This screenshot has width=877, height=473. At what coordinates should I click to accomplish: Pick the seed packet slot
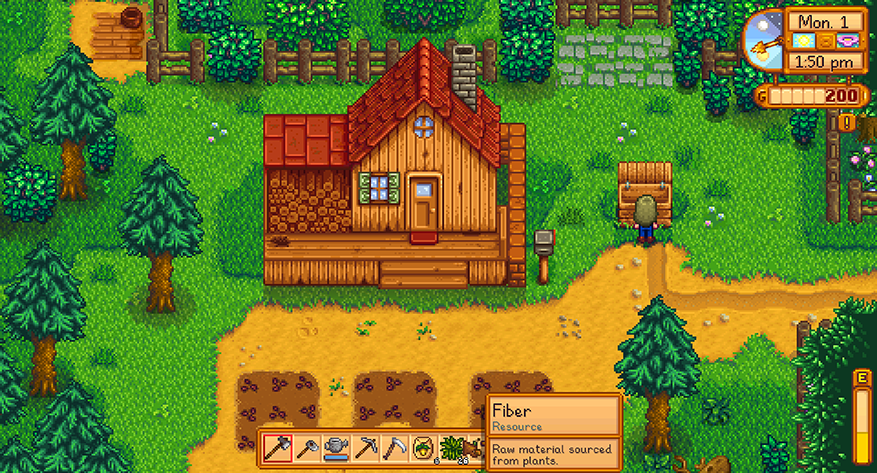(424, 448)
